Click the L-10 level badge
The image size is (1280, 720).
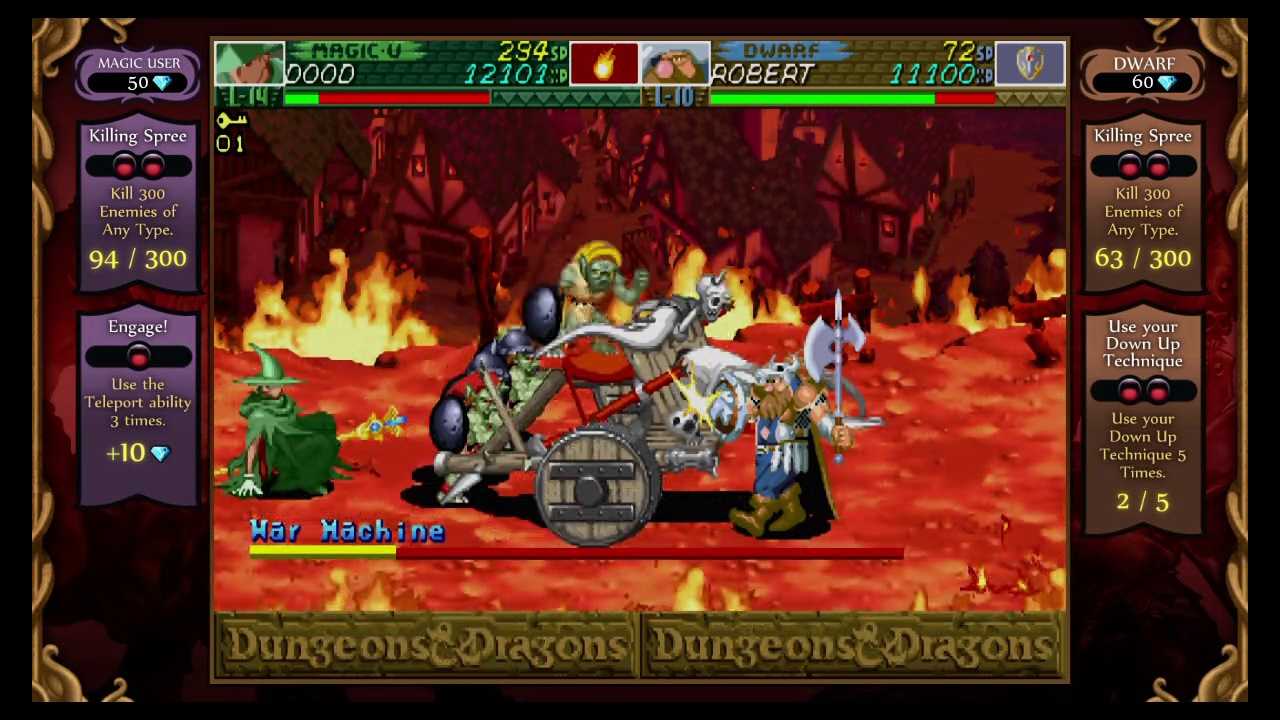pyautogui.click(x=678, y=96)
